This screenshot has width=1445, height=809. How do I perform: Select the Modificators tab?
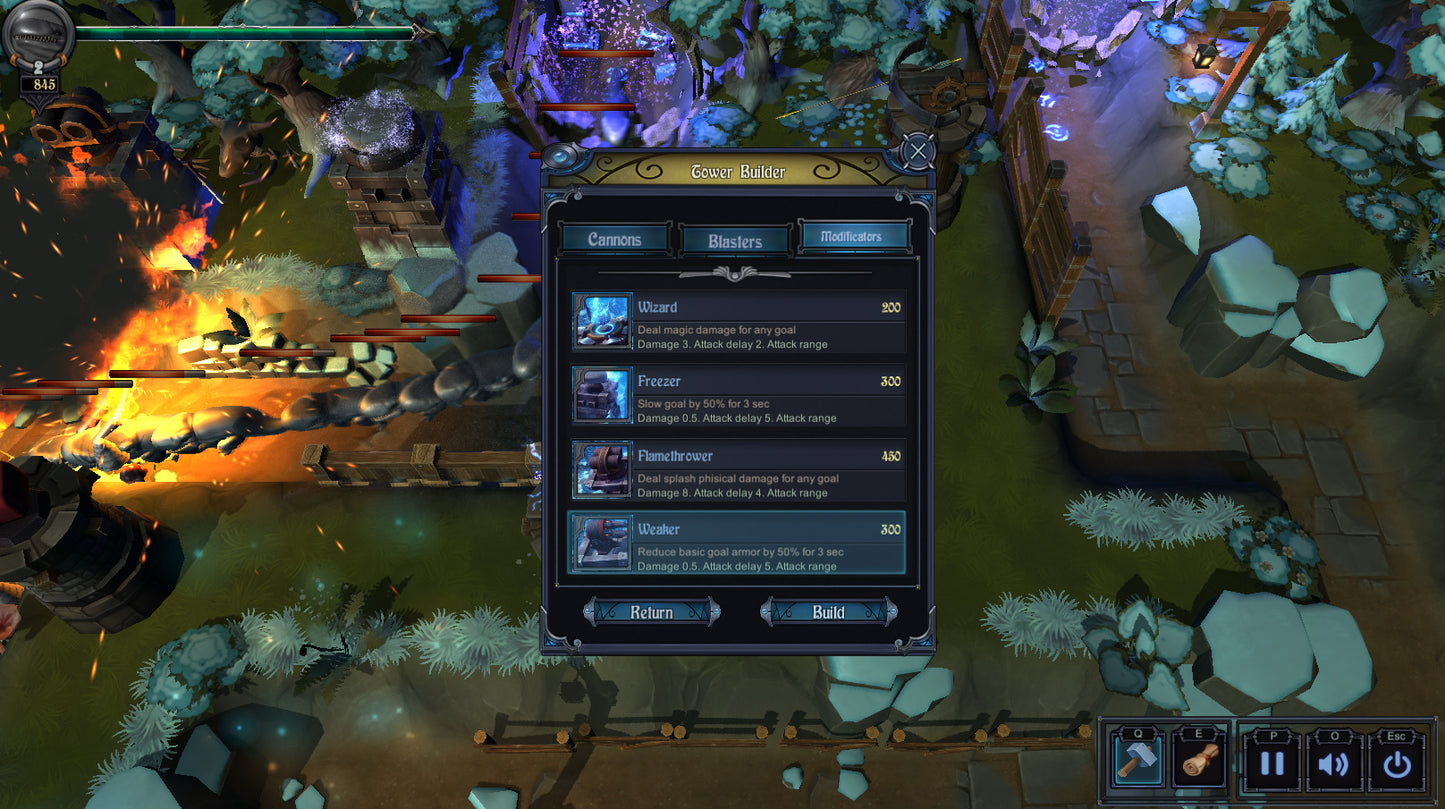point(854,237)
